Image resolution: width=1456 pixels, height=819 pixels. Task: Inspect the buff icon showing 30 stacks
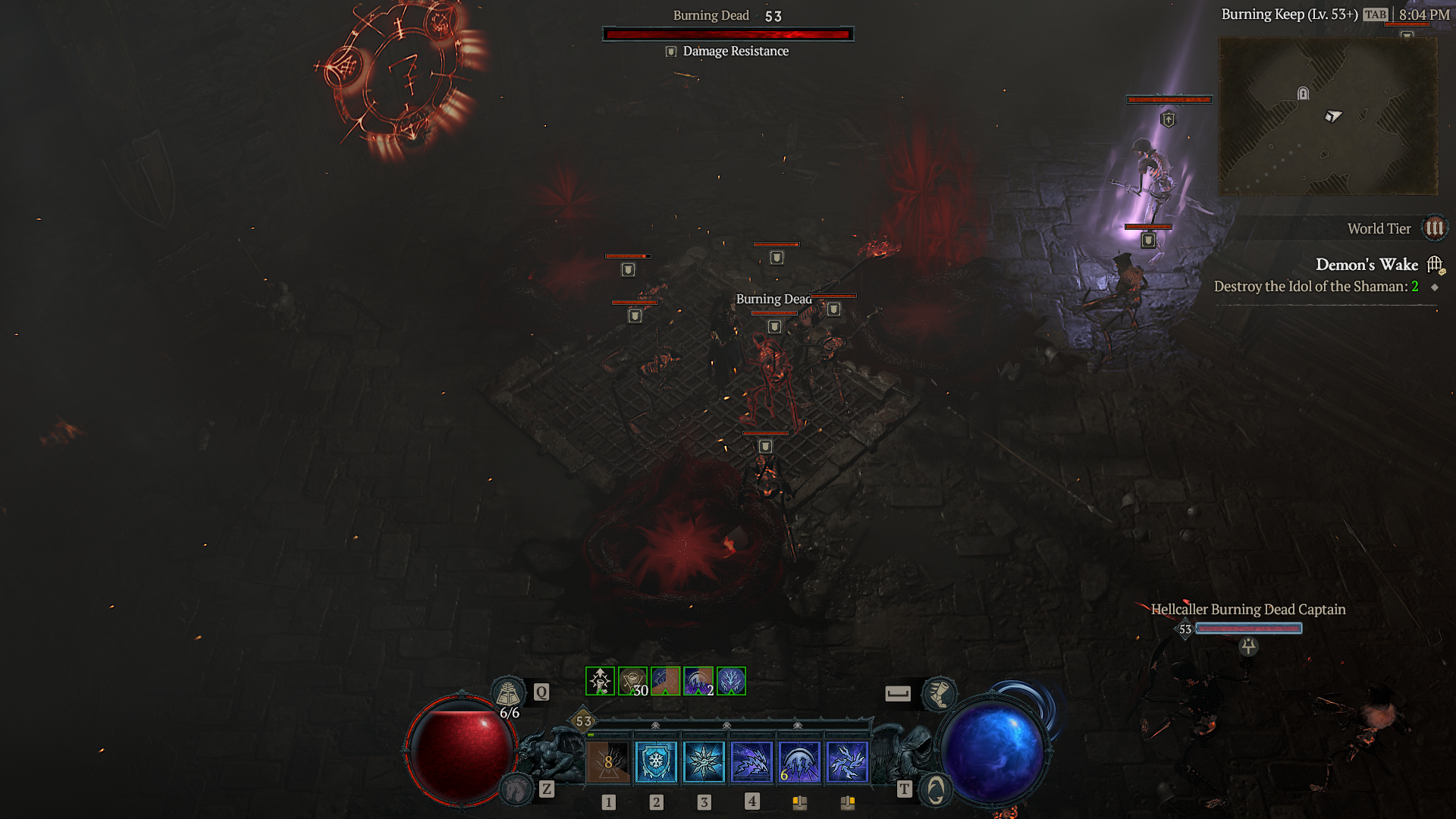click(x=632, y=681)
